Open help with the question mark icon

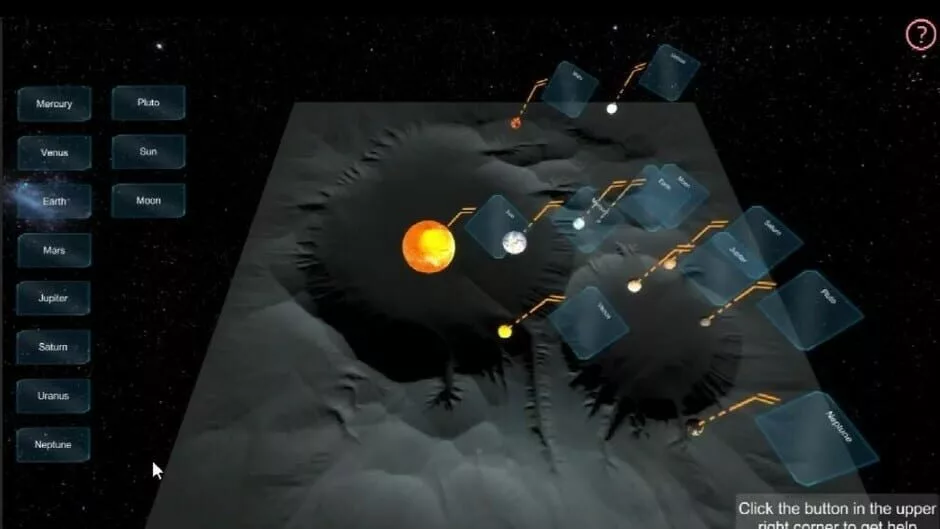pos(920,35)
